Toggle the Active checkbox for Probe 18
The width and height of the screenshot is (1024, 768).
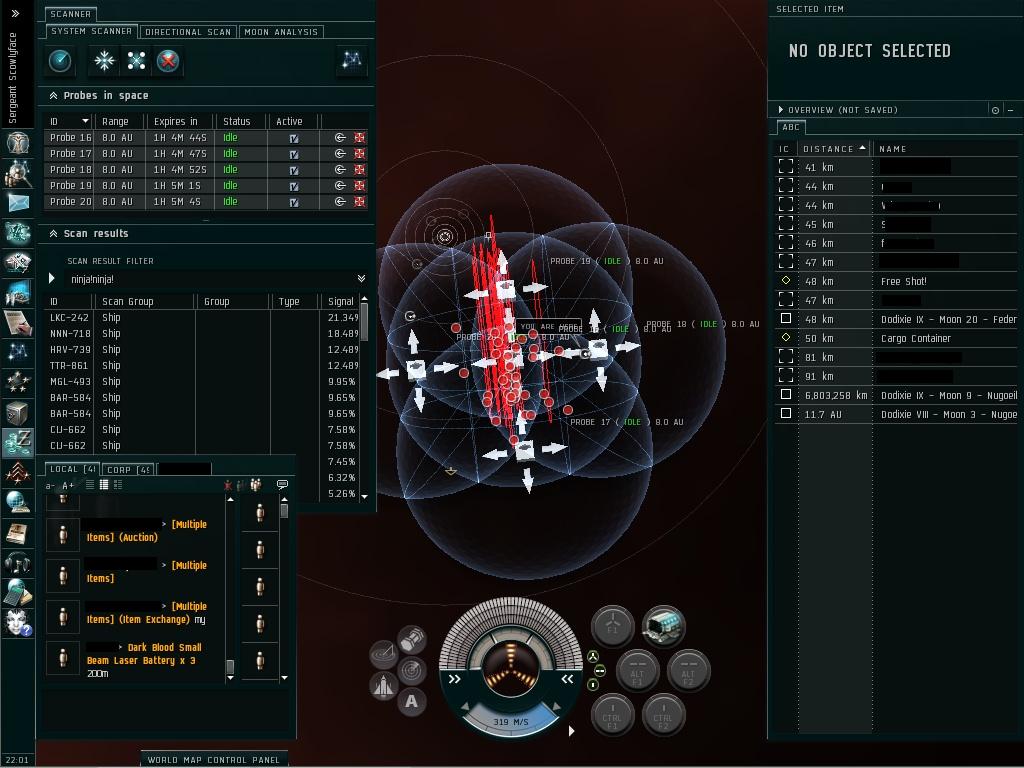pyautogui.click(x=293, y=170)
